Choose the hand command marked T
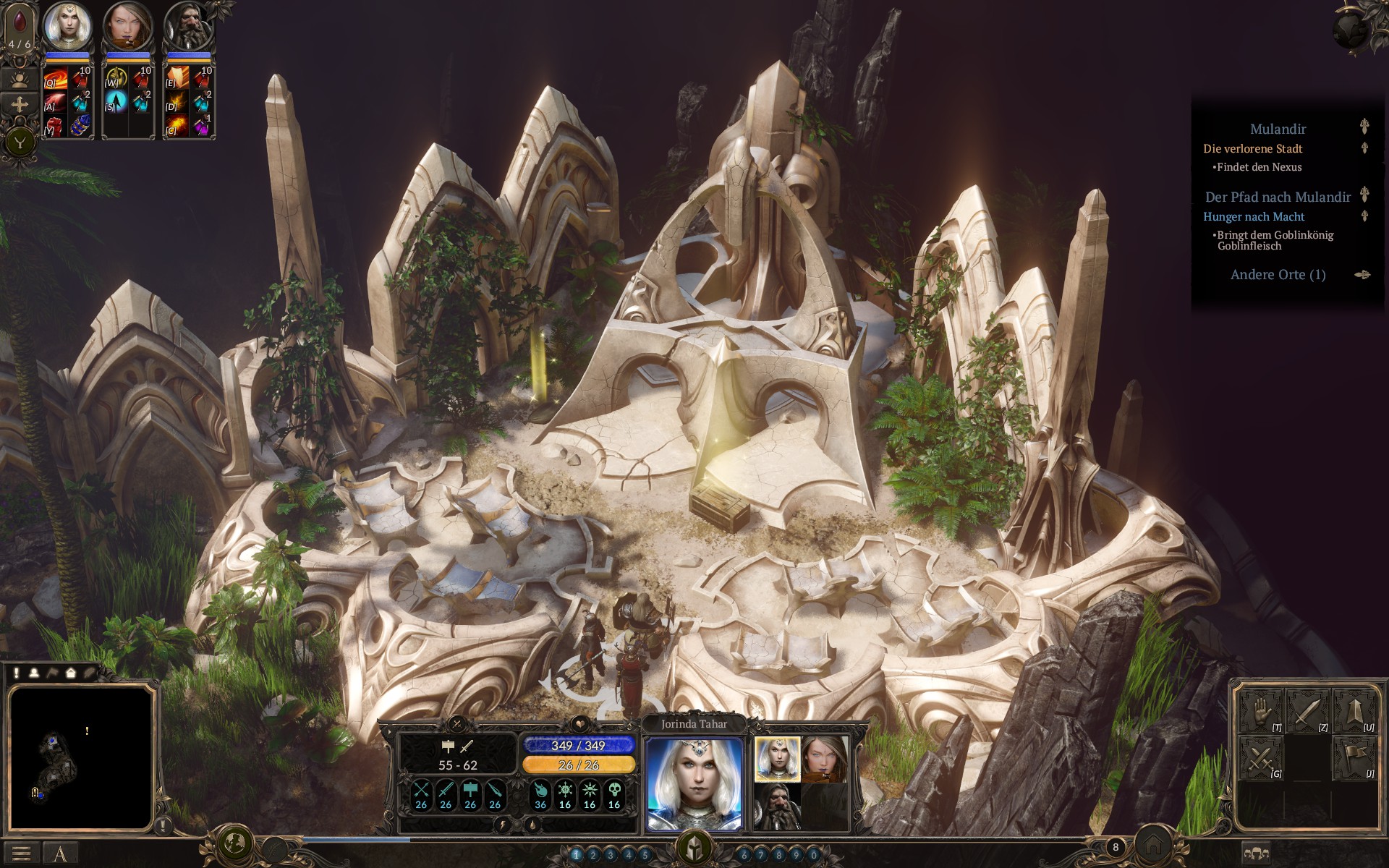 1261,712
